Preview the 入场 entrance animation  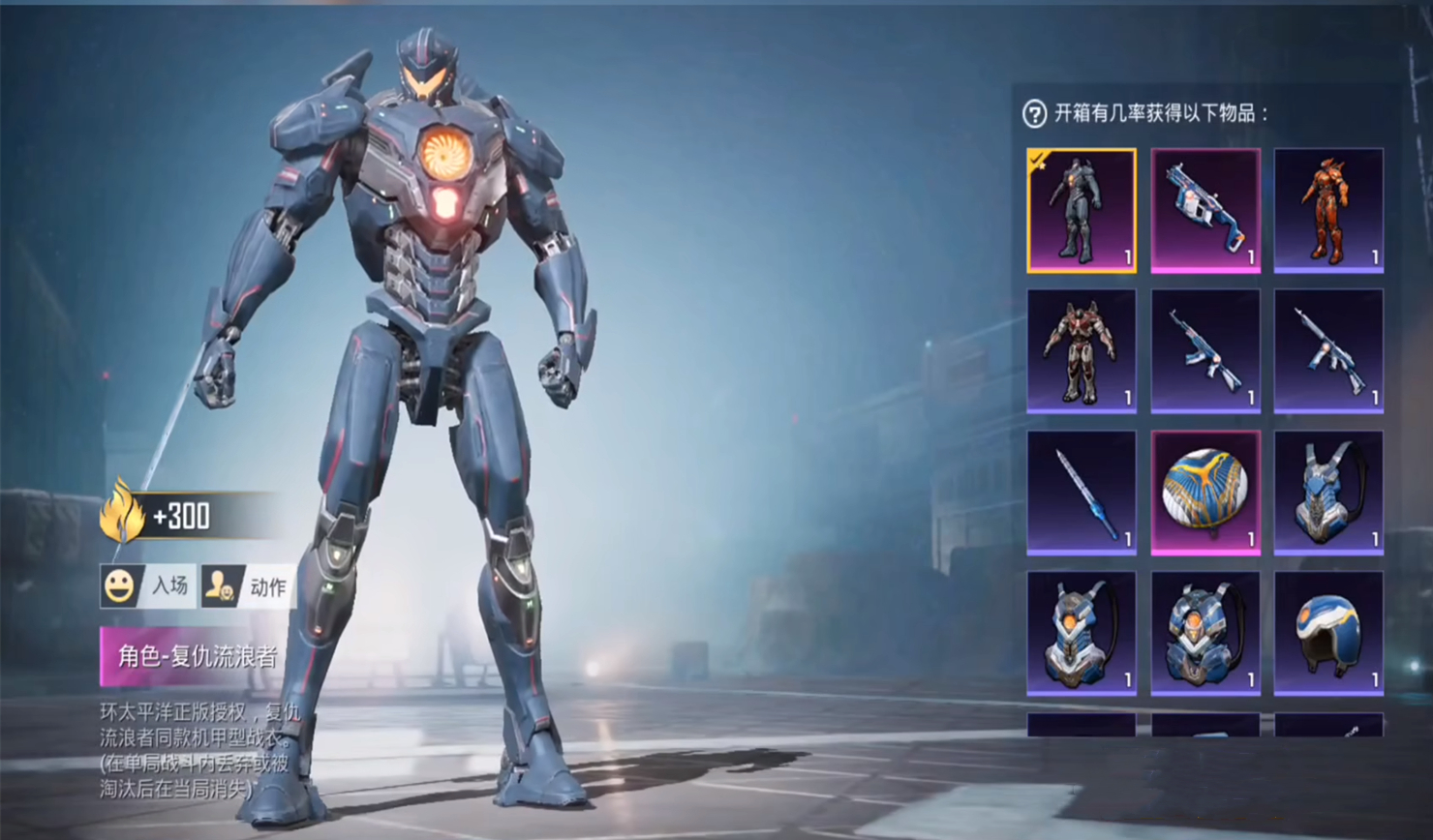coord(148,586)
